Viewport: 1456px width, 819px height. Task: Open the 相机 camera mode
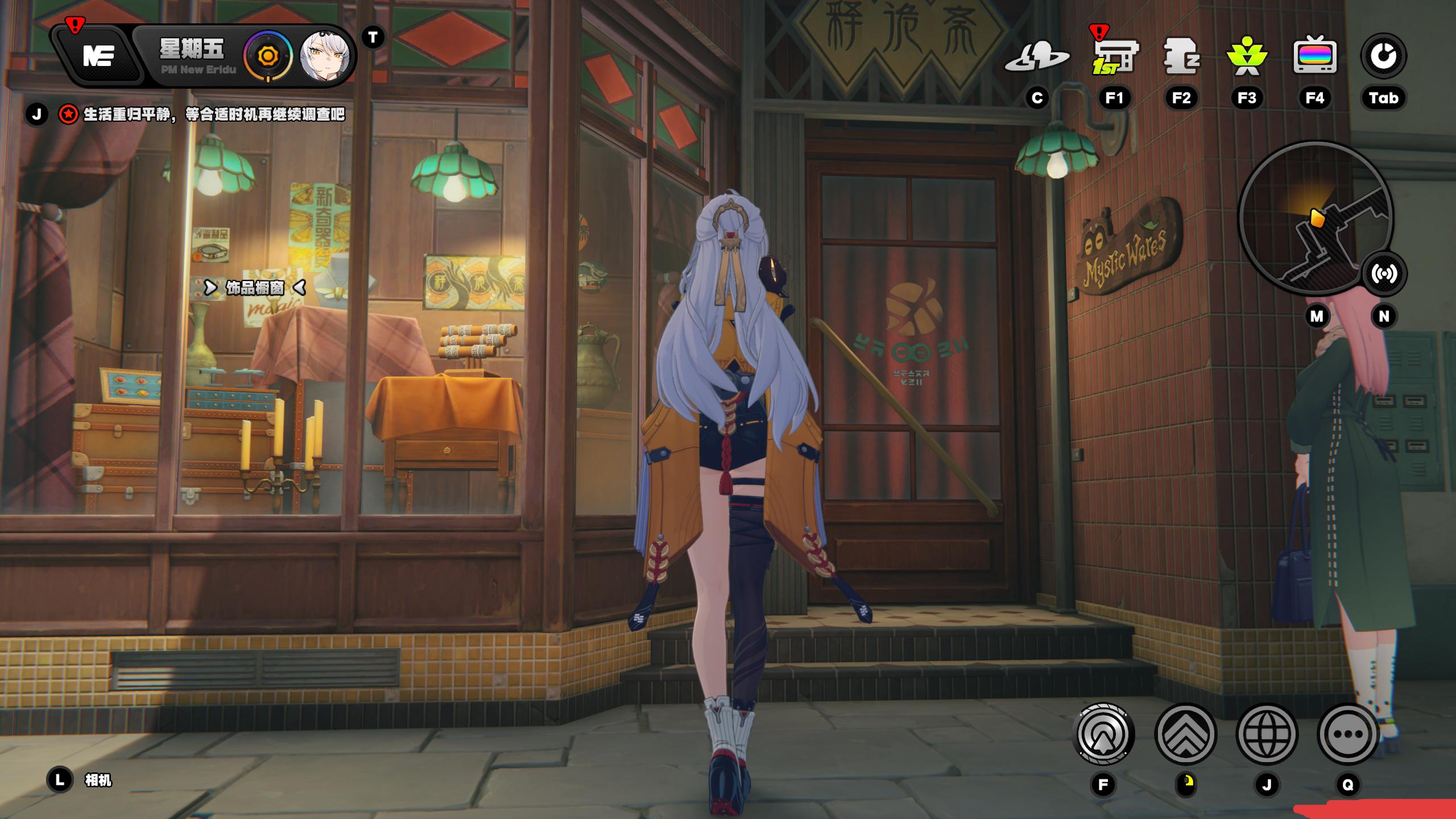[x=98, y=780]
